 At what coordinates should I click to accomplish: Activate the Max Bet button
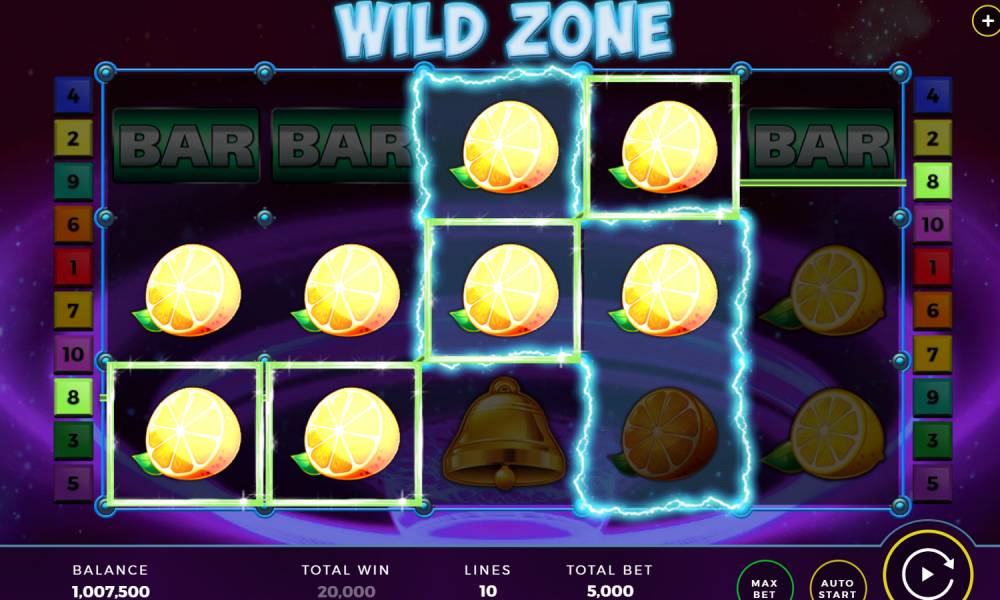tap(764, 583)
